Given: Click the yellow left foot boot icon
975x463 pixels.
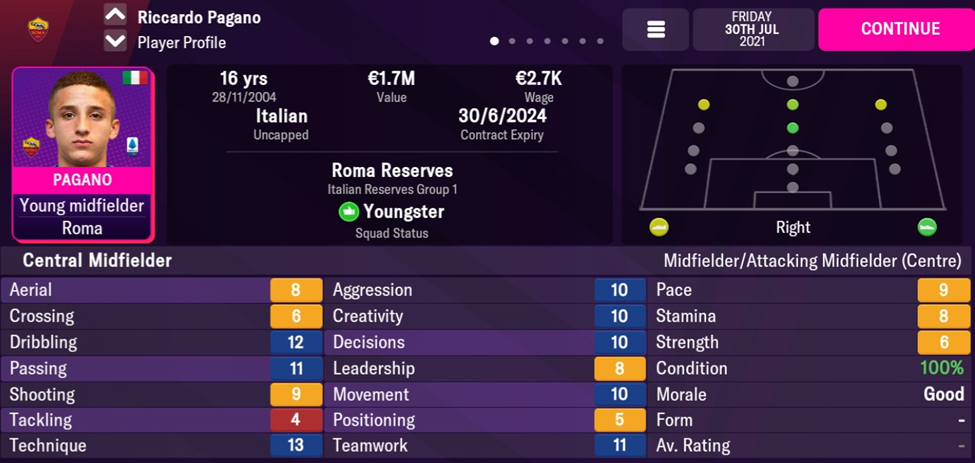Looking at the screenshot, I should [659, 227].
